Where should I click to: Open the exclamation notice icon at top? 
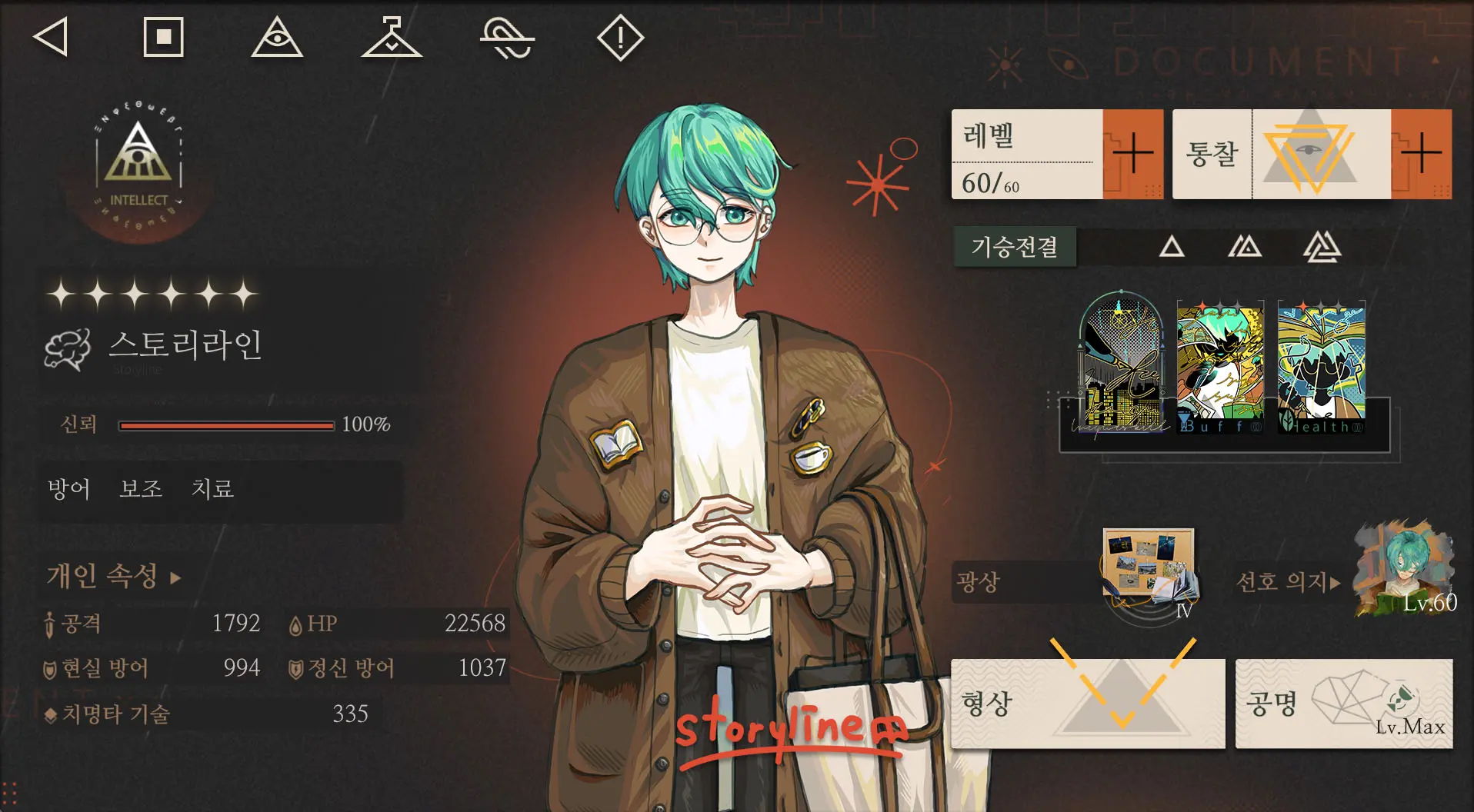coord(620,37)
